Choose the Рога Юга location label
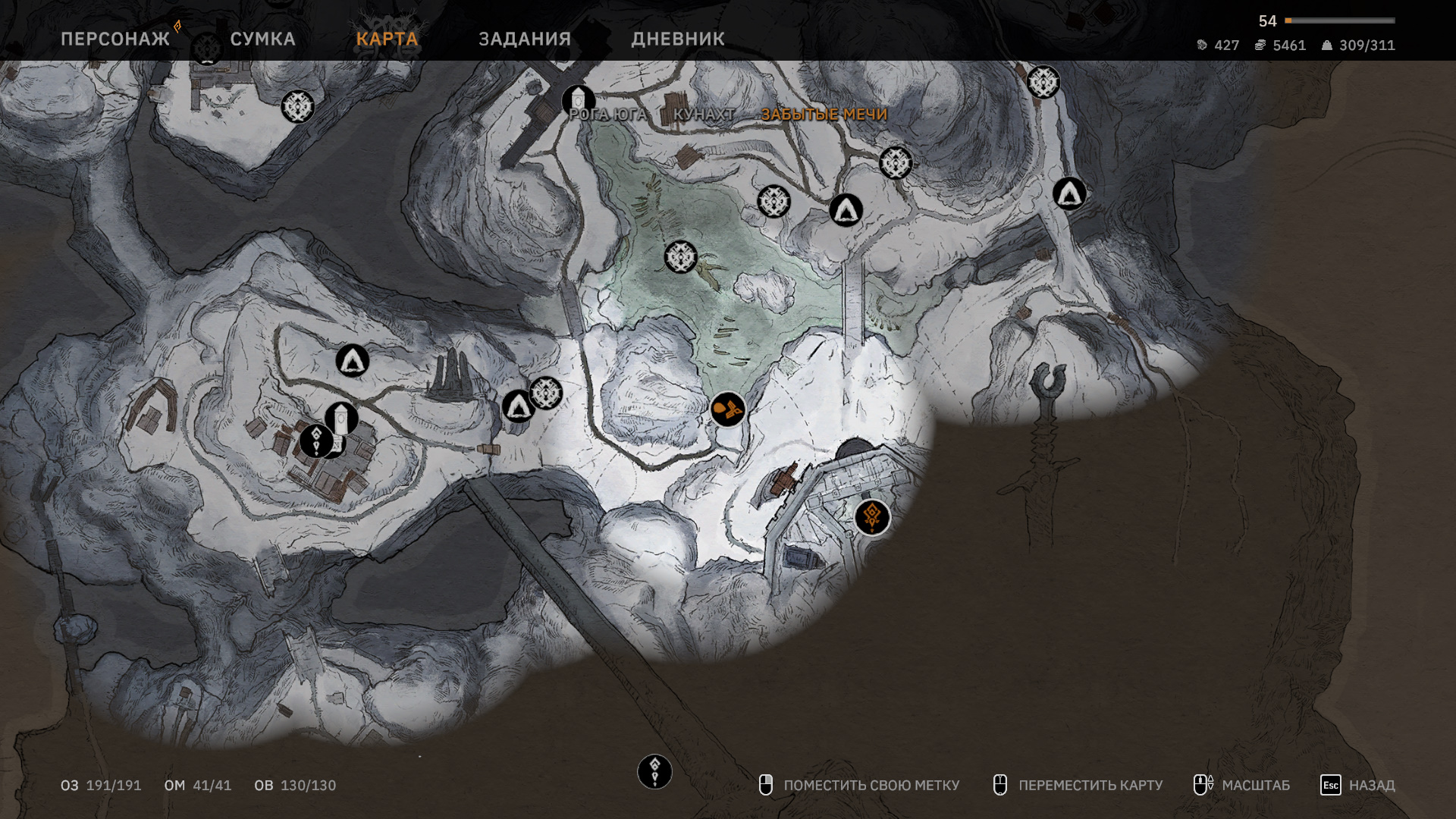The image size is (1456, 819). [607, 115]
